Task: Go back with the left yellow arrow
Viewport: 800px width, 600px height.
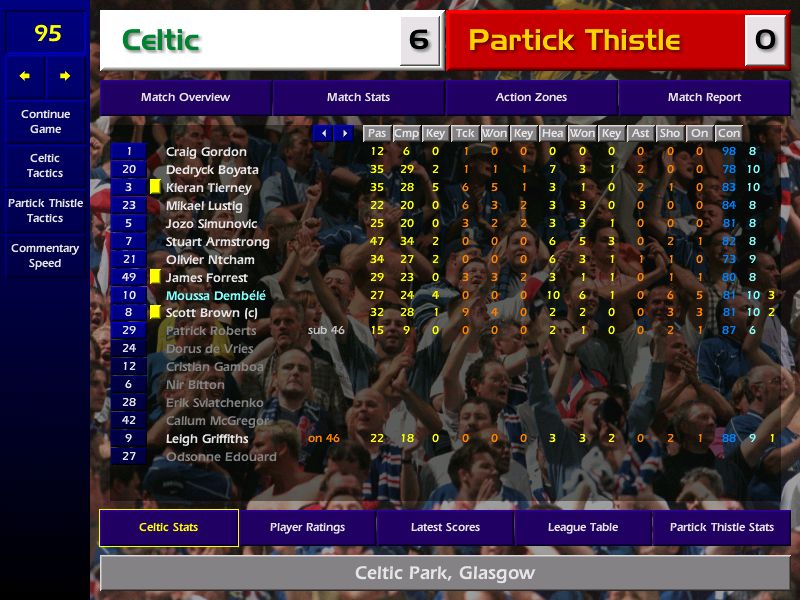Action: pyautogui.click(x=25, y=76)
